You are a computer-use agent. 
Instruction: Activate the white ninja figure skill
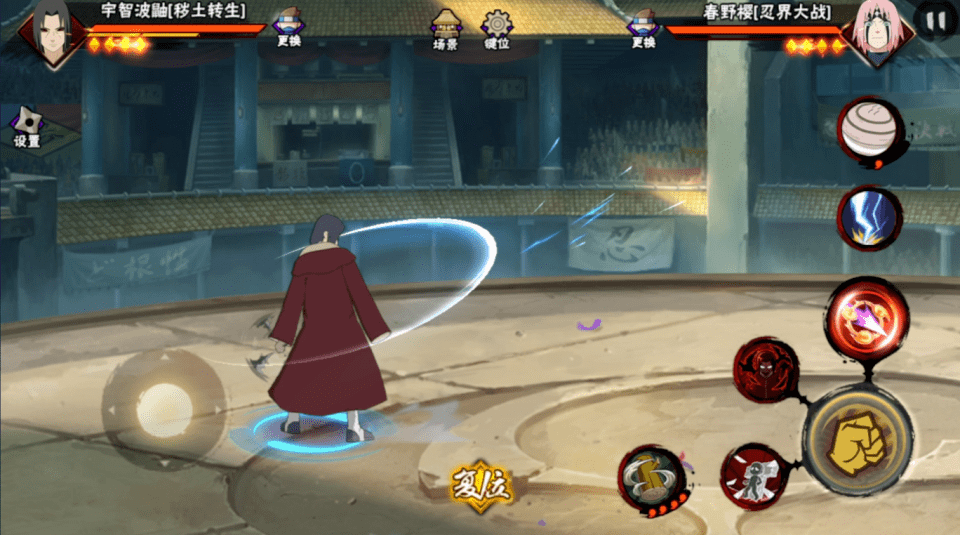click(750, 476)
